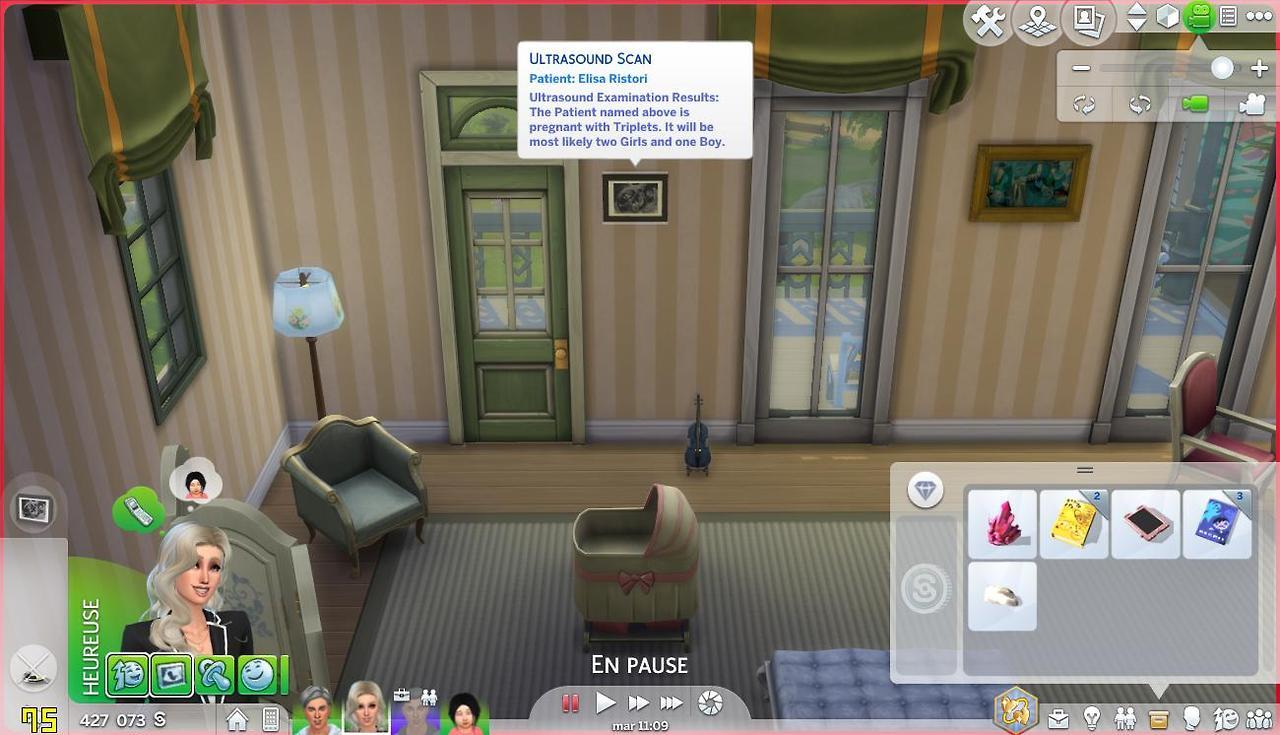Open the phone from the bottom bar

(x=270, y=719)
